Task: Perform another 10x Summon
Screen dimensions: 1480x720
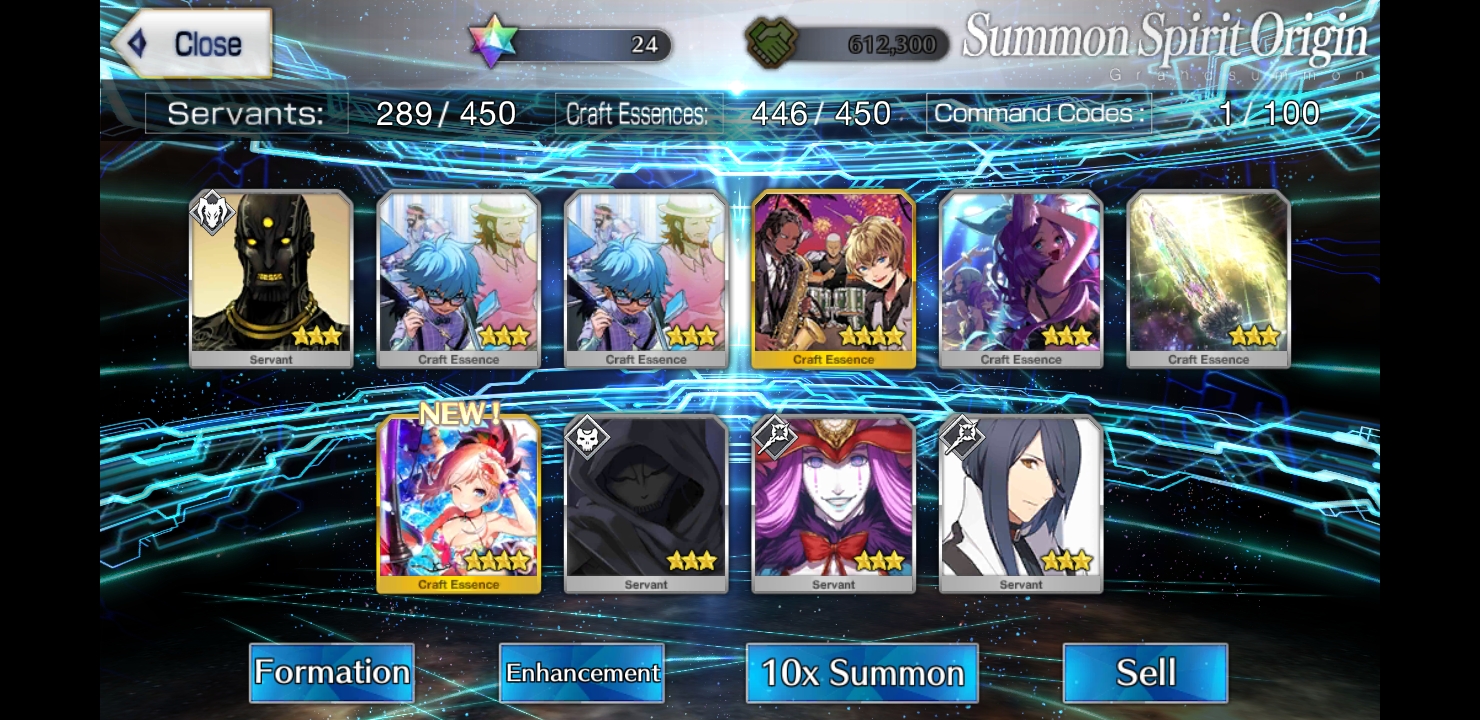Action: tap(862, 672)
